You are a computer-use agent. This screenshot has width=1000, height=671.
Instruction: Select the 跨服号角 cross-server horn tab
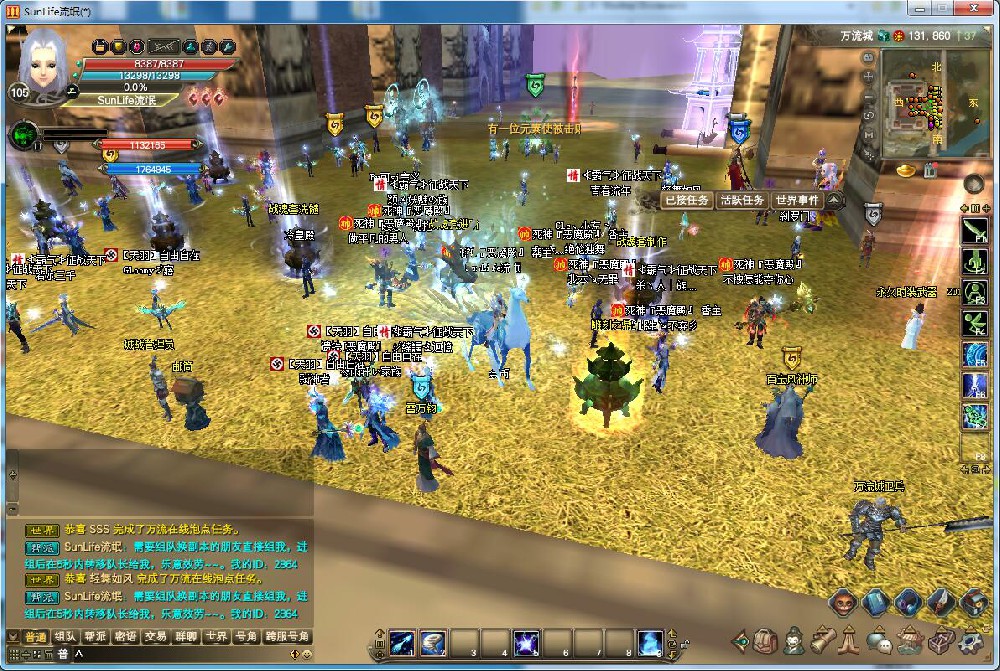coord(287,637)
